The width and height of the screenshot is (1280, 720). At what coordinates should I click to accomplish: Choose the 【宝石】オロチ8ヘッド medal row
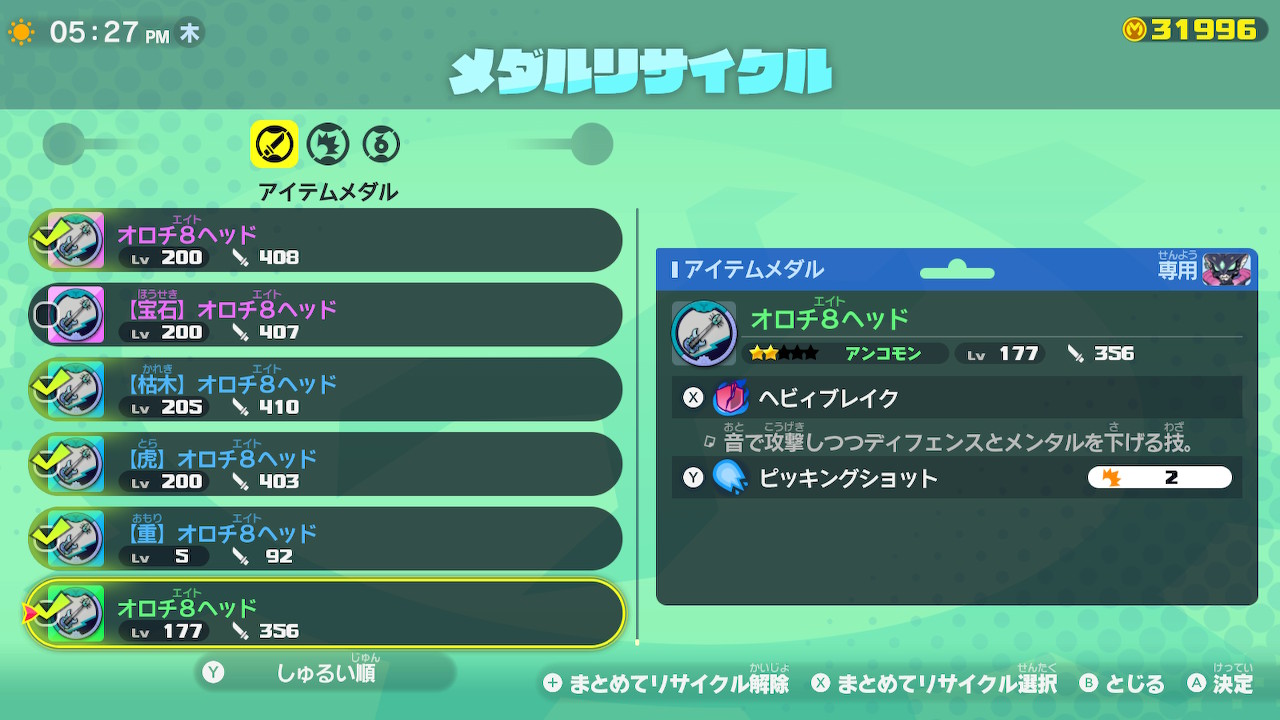pos(325,315)
